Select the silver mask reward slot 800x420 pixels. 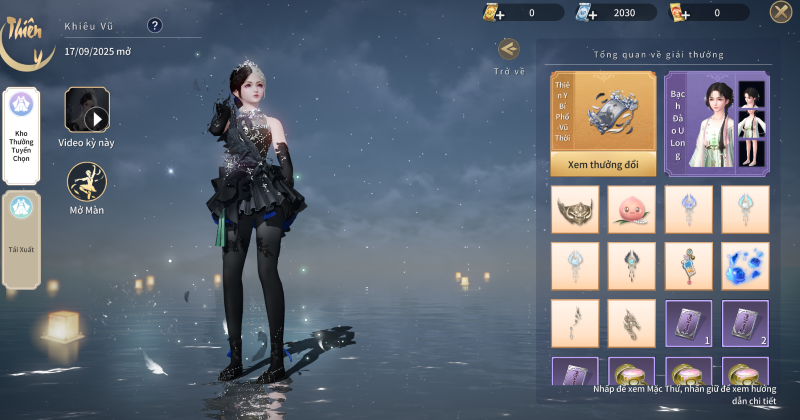coord(575,209)
